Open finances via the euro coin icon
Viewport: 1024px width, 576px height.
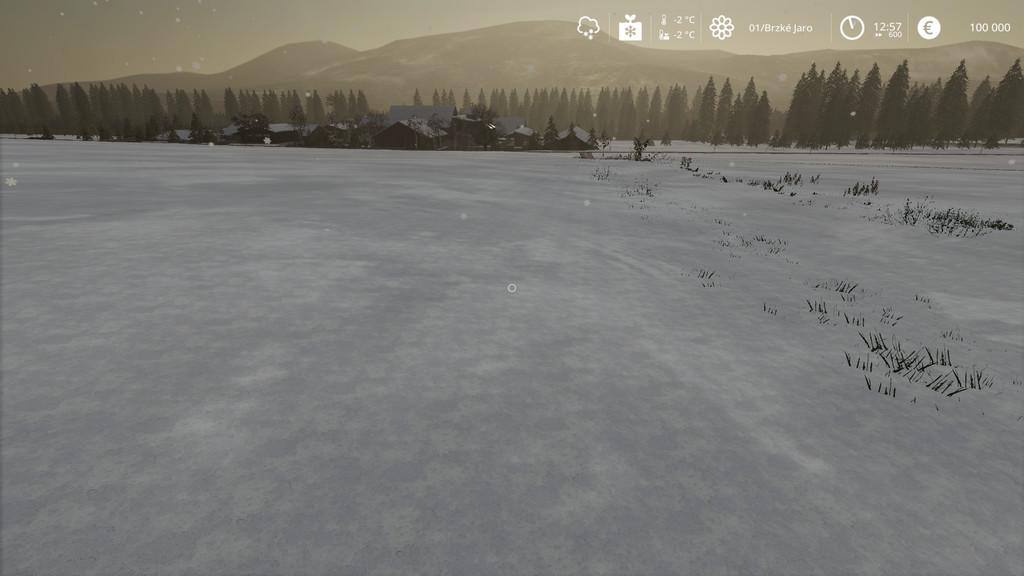pos(928,28)
